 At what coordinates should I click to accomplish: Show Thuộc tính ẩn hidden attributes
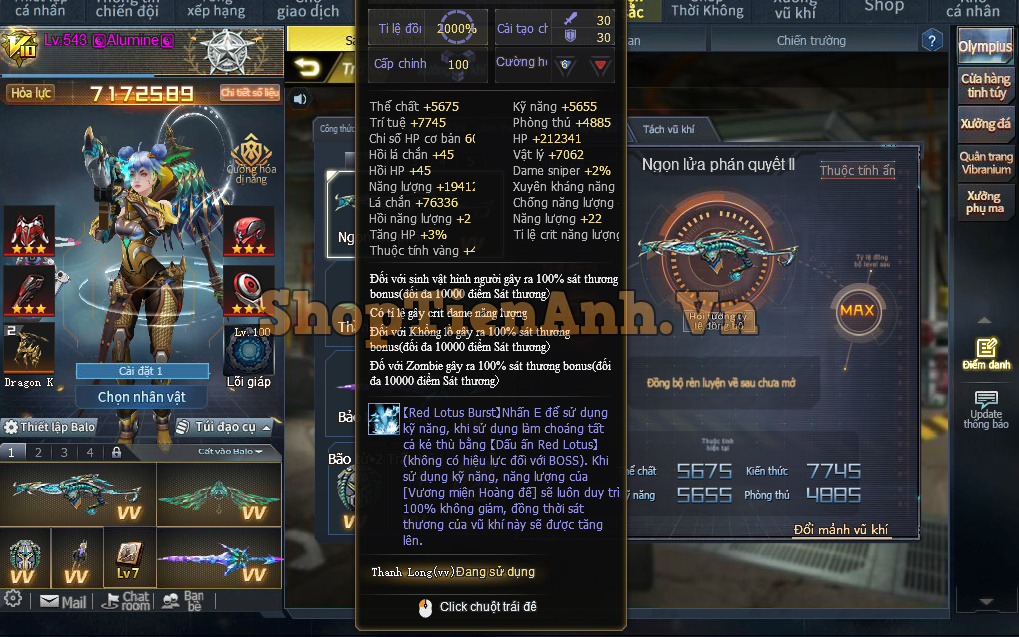point(857,171)
